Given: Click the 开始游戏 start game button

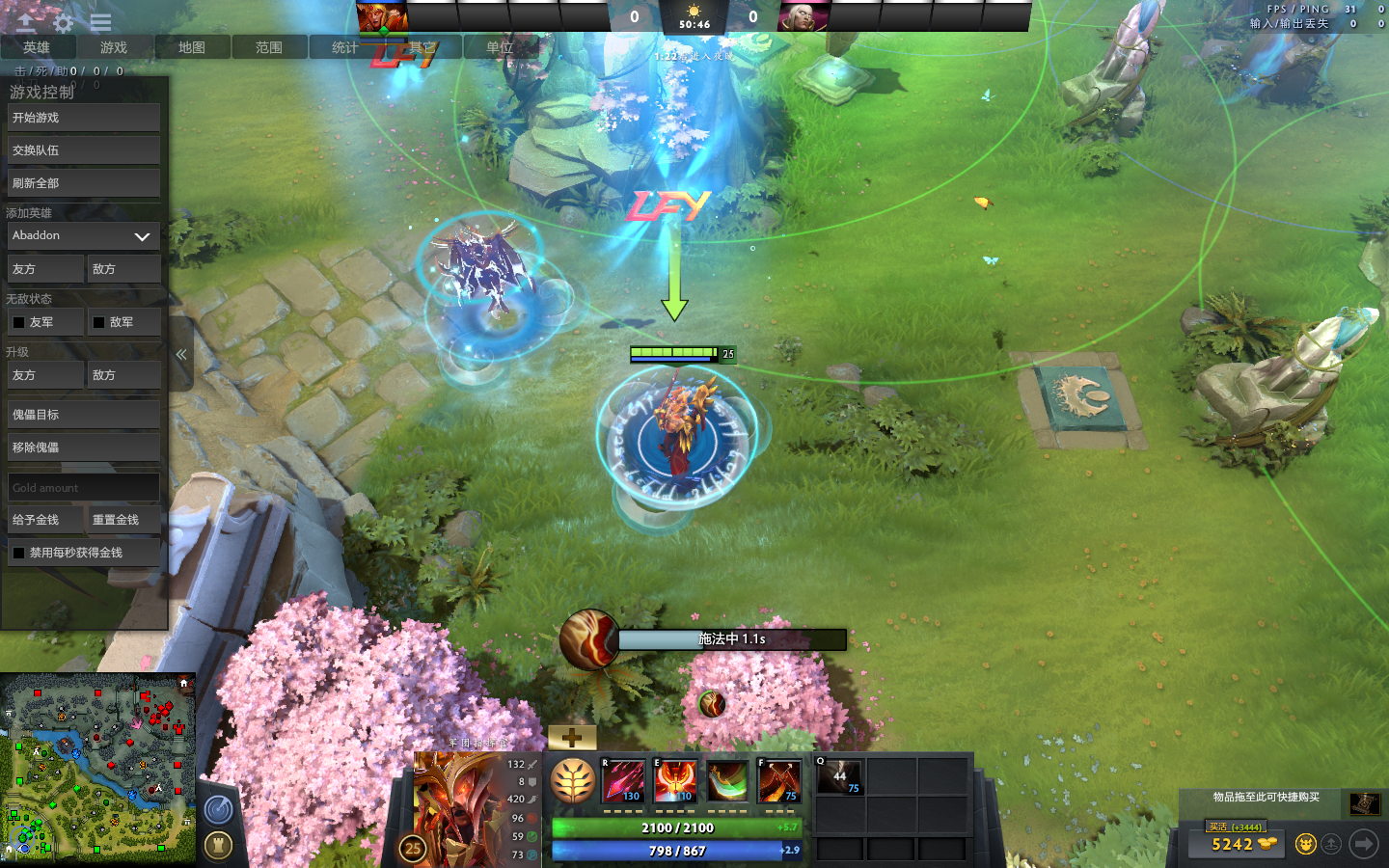Looking at the screenshot, I should (x=83, y=118).
